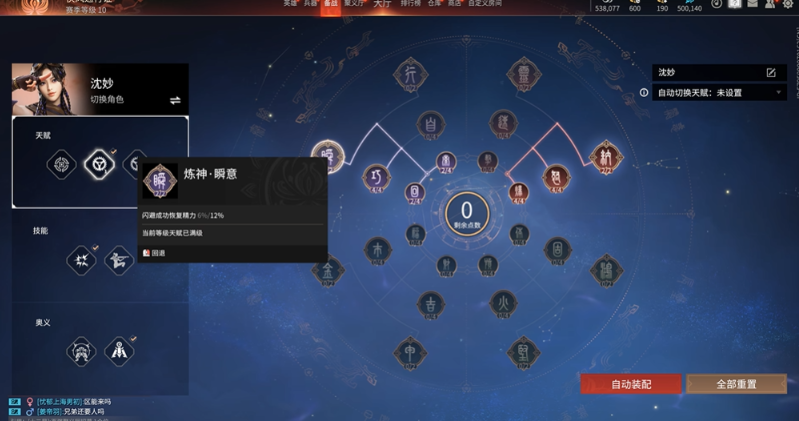Edit the 沈妙 talent preset name
Viewport: 799px width, 421px height.
pyautogui.click(x=771, y=73)
